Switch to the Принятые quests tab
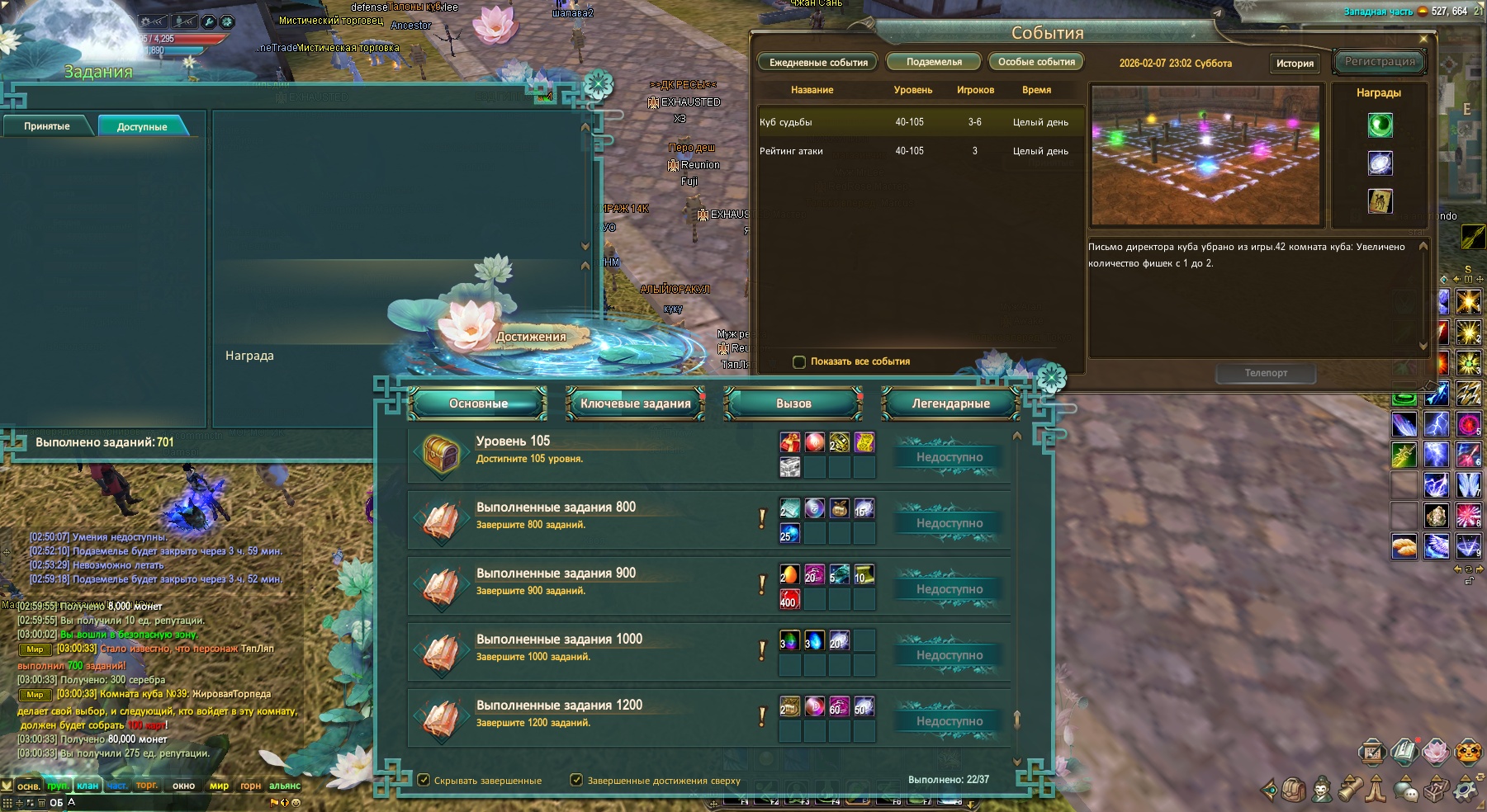1487x812 pixels. click(47, 126)
